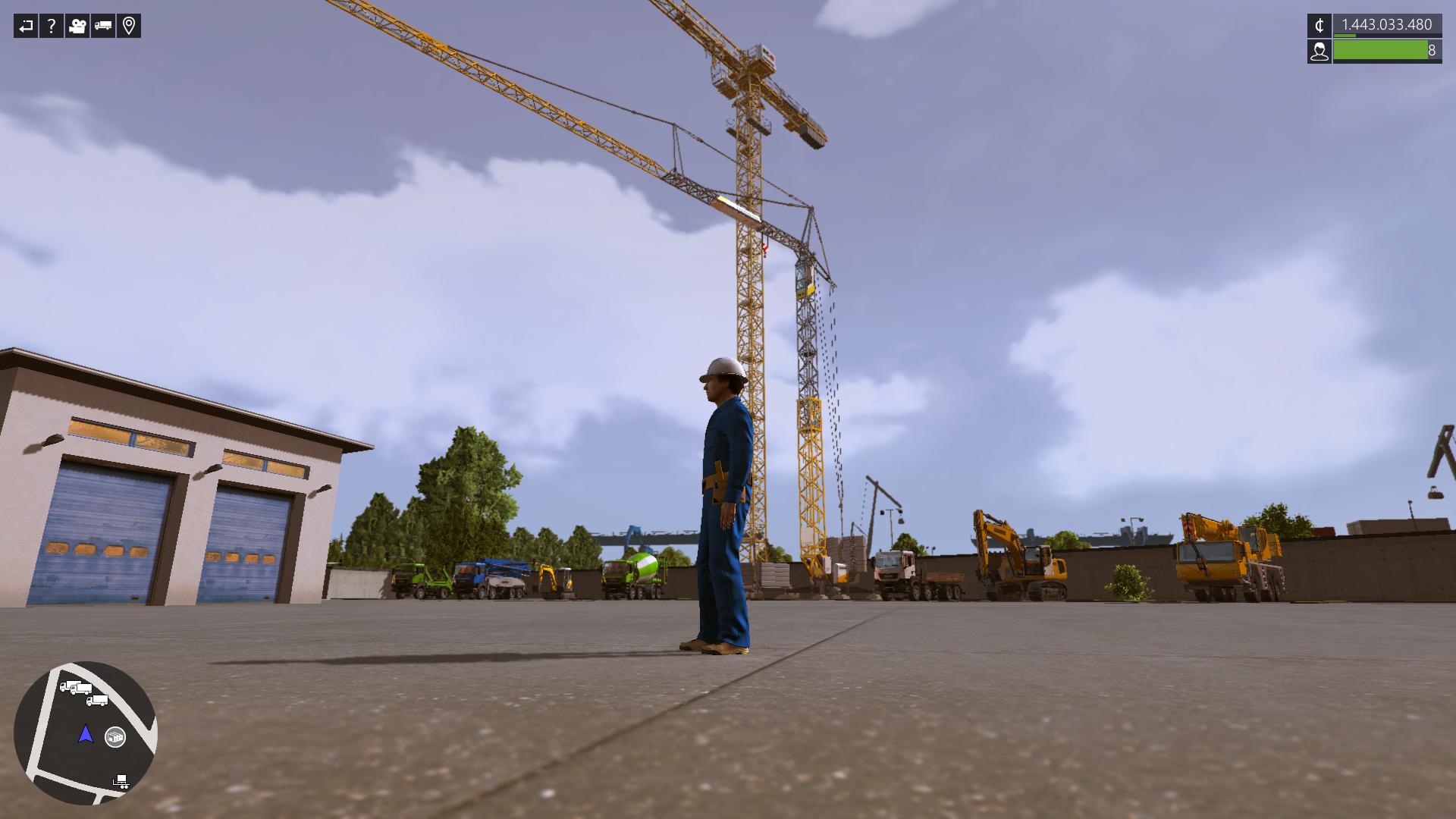This screenshot has width=1456, height=819.
Task: Select the warehouse marker on the minimap
Action: [x=115, y=736]
